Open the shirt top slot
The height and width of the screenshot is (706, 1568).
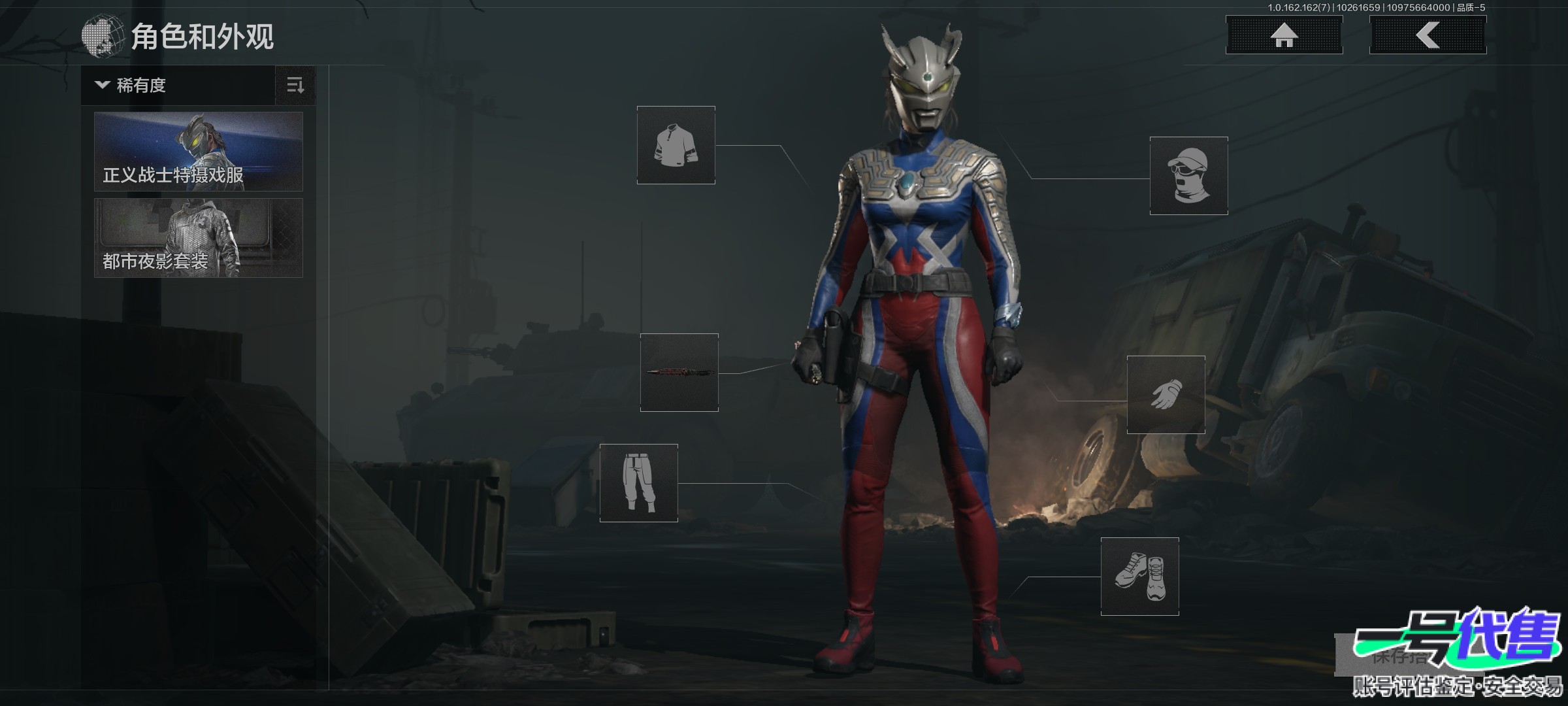[676, 145]
